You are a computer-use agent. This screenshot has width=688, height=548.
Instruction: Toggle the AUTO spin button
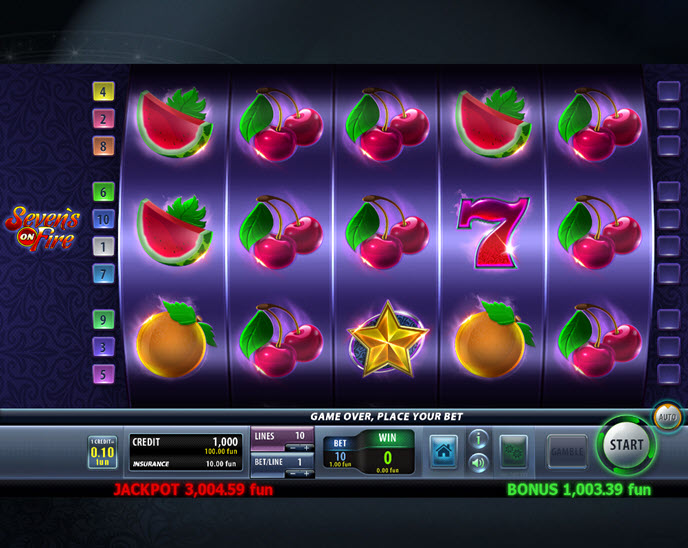(668, 415)
